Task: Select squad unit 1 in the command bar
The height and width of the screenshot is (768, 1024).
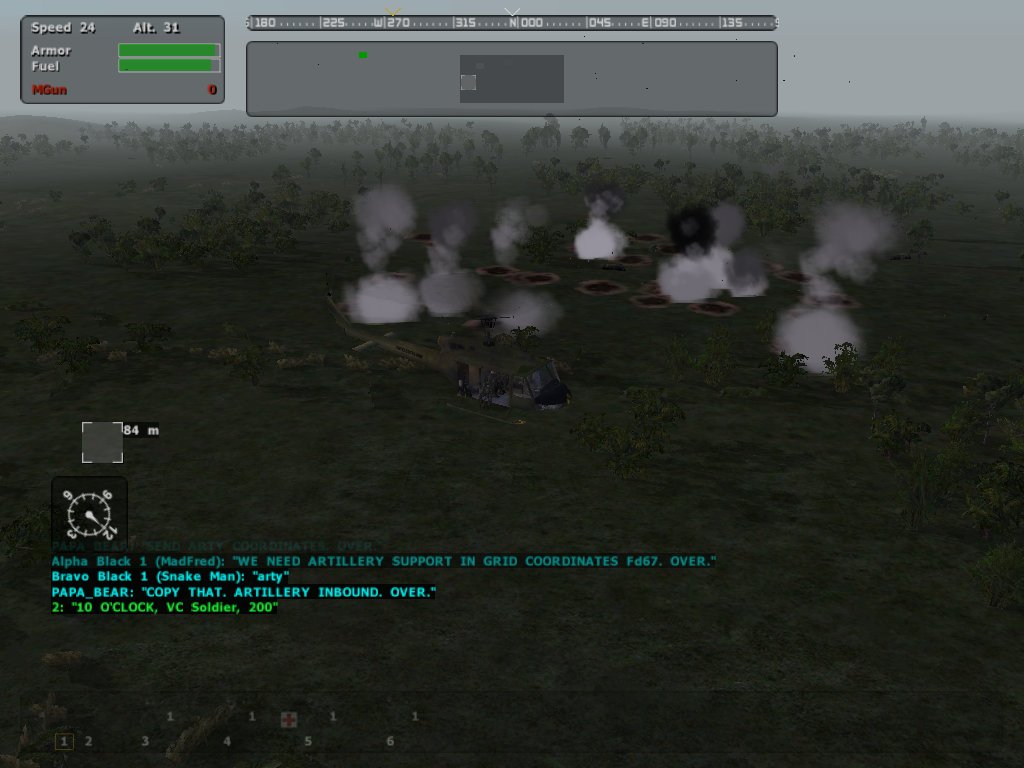Action: 64,741
